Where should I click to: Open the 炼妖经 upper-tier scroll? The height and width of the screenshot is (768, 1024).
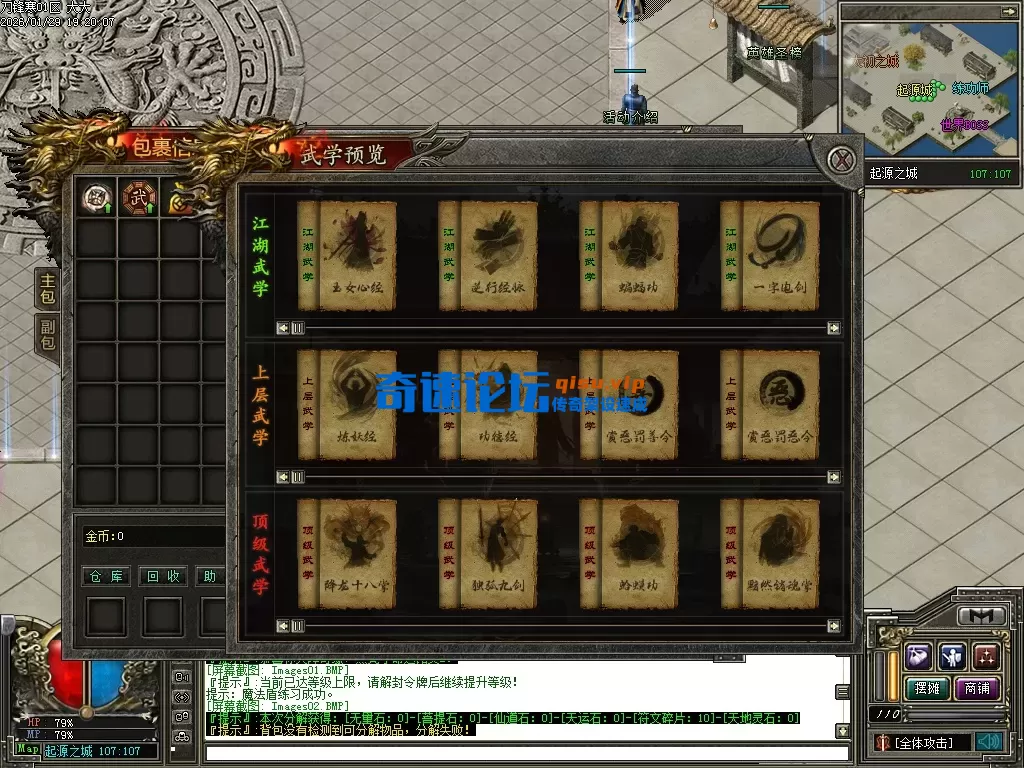pyautogui.click(x=356, y=404)
